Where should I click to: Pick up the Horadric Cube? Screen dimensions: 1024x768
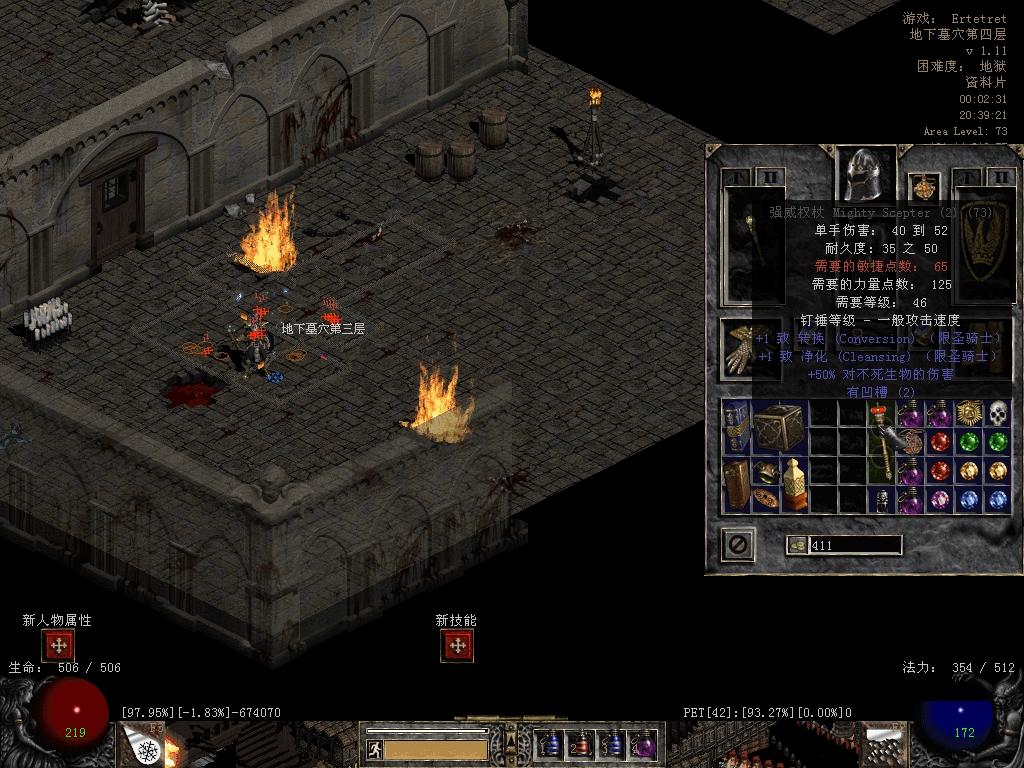tap(778, 426)
